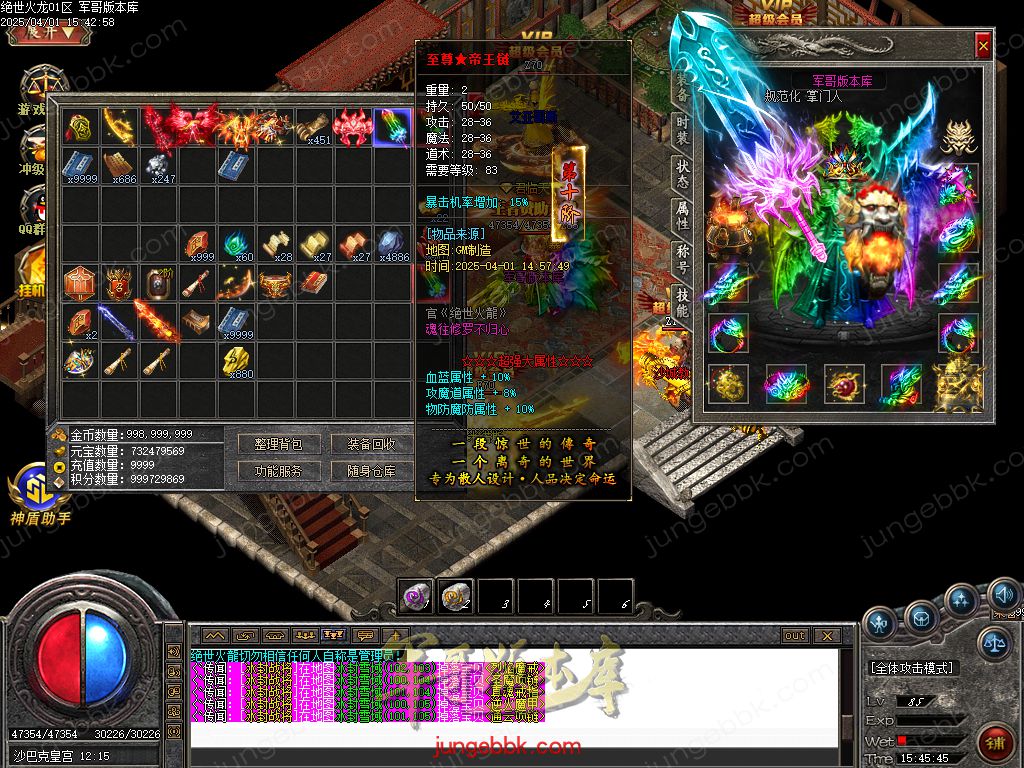Close the character equipment panel
Viewport: 1024px width, 768px height.
(983, 45)
